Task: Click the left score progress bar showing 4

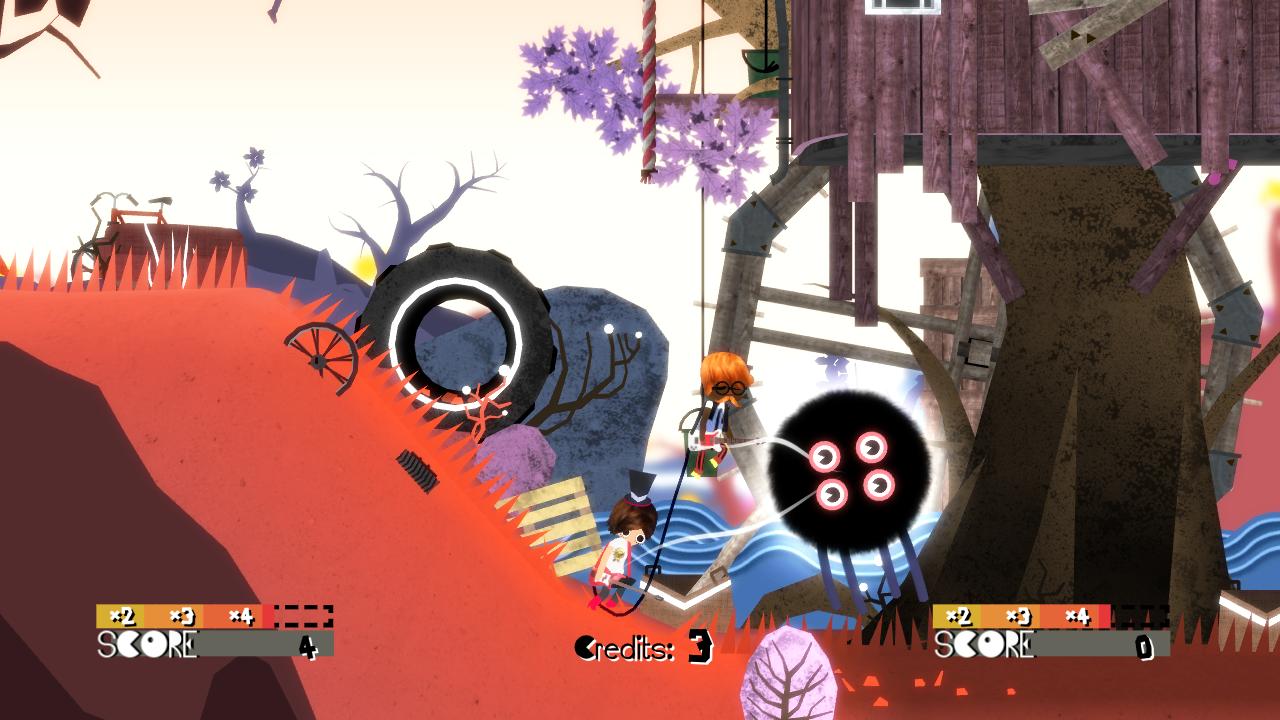Action: point(250,645)
